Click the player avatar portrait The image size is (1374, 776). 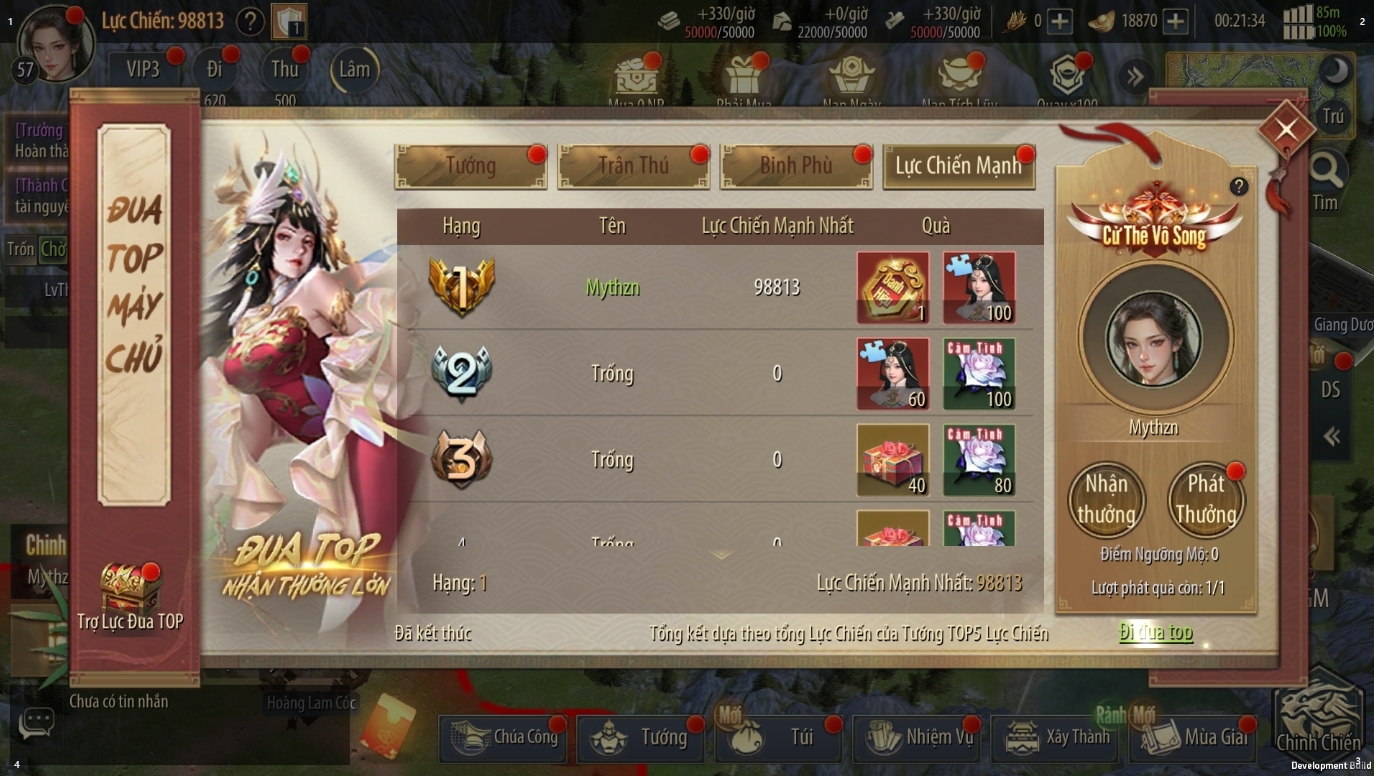click(55, 40)
